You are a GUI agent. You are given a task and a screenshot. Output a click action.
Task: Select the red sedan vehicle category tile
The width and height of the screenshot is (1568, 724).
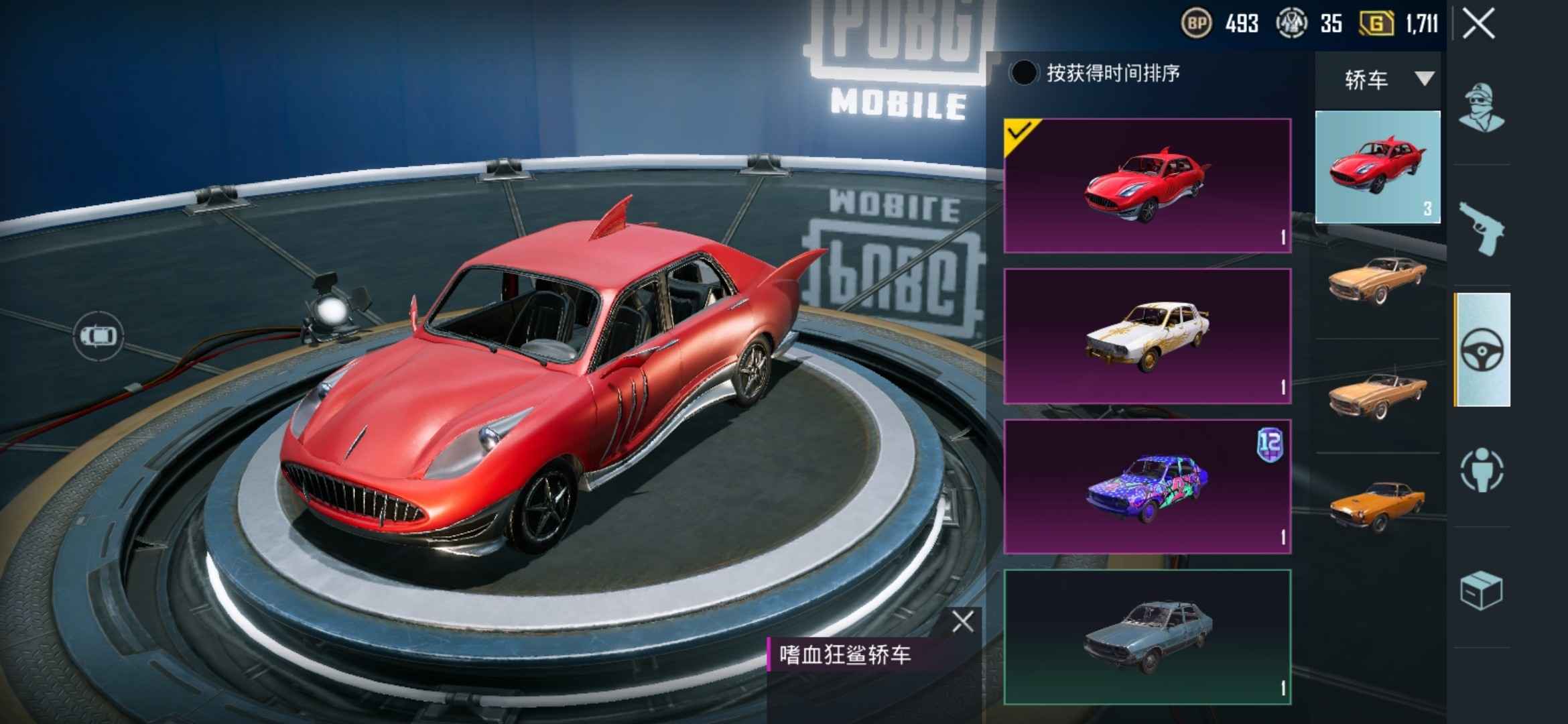click(x=1378, y=167)
